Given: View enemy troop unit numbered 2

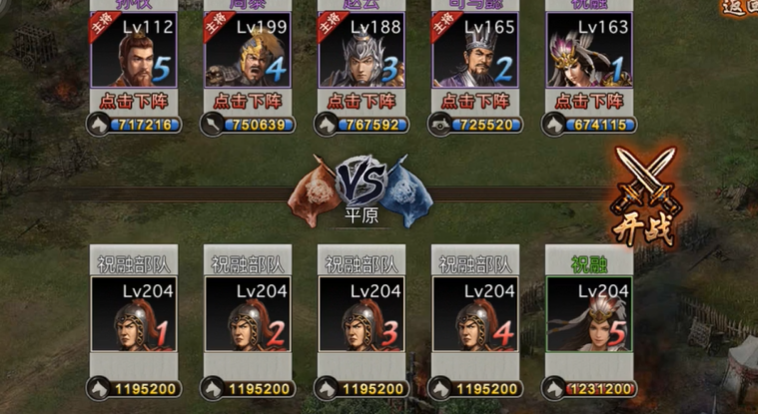Looking at the screenshot, I should 247,314.
